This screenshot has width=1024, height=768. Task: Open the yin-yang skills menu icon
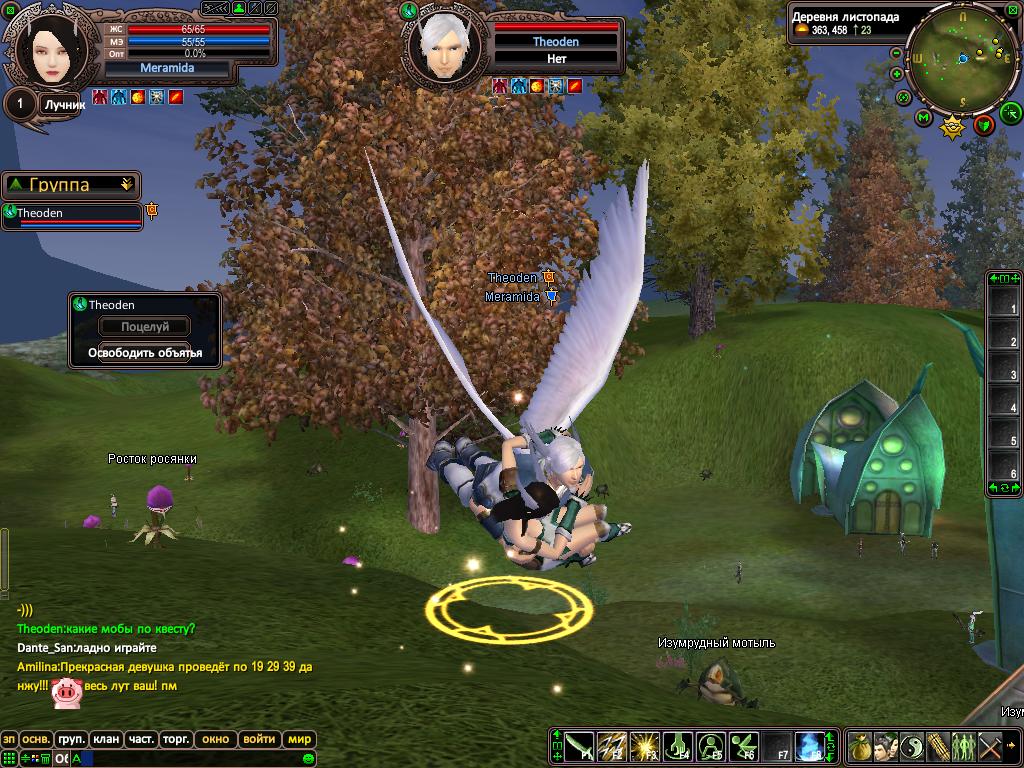912,746
